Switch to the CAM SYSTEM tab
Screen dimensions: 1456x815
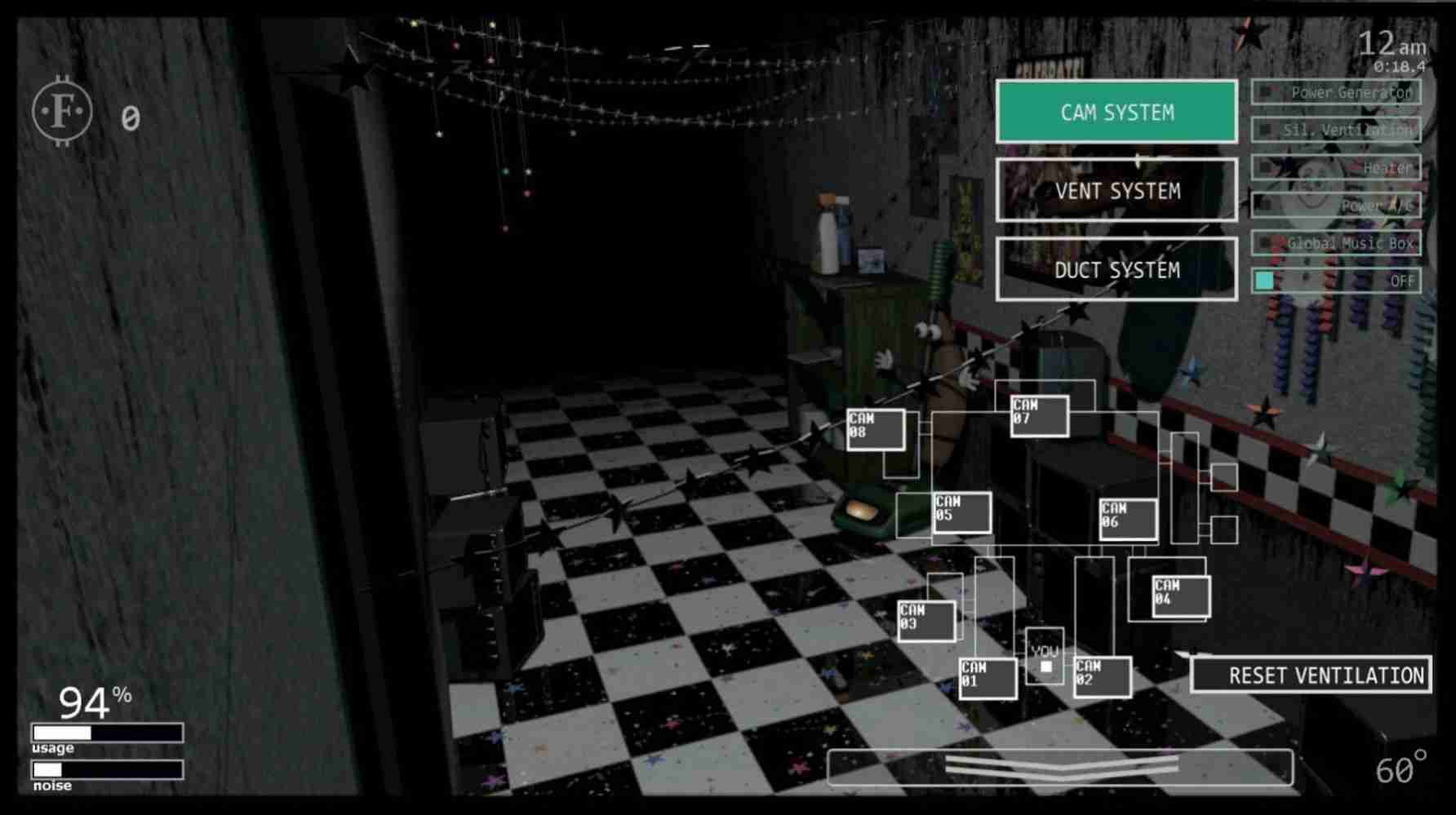(x=1116, y=111)
